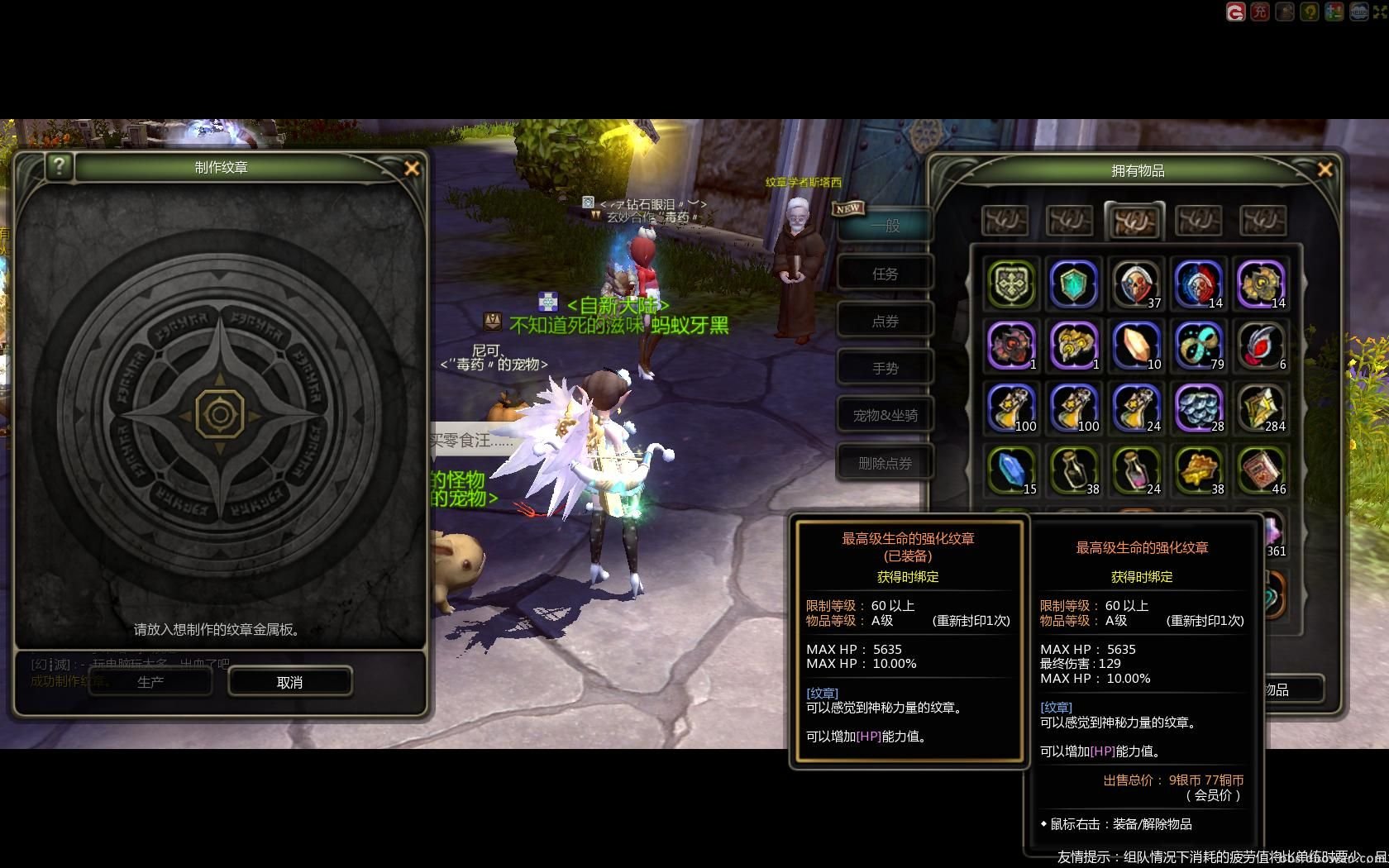Switch to the 手势 tab
This screenshot has width=1389, height=868.
coord(885,368)
